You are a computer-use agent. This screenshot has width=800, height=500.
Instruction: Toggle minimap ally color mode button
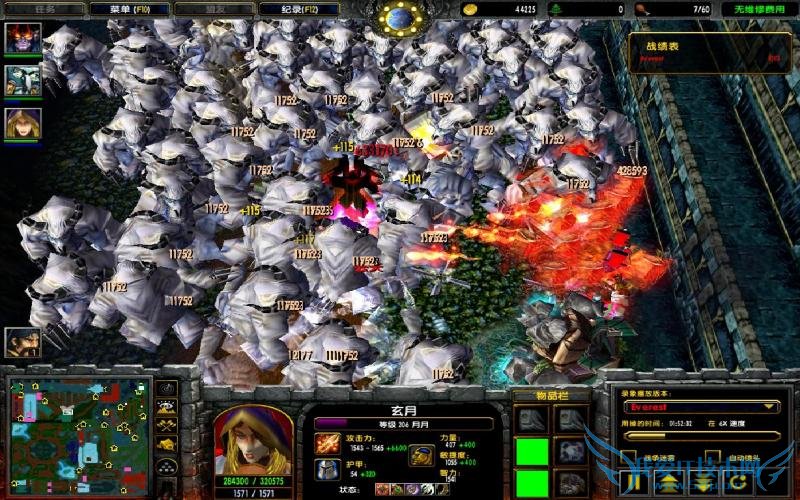pos(167,427)
